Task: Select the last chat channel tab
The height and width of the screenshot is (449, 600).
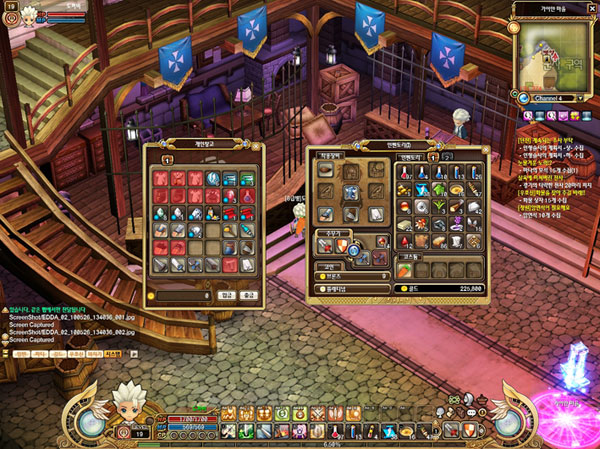Action: coord(113,354)
